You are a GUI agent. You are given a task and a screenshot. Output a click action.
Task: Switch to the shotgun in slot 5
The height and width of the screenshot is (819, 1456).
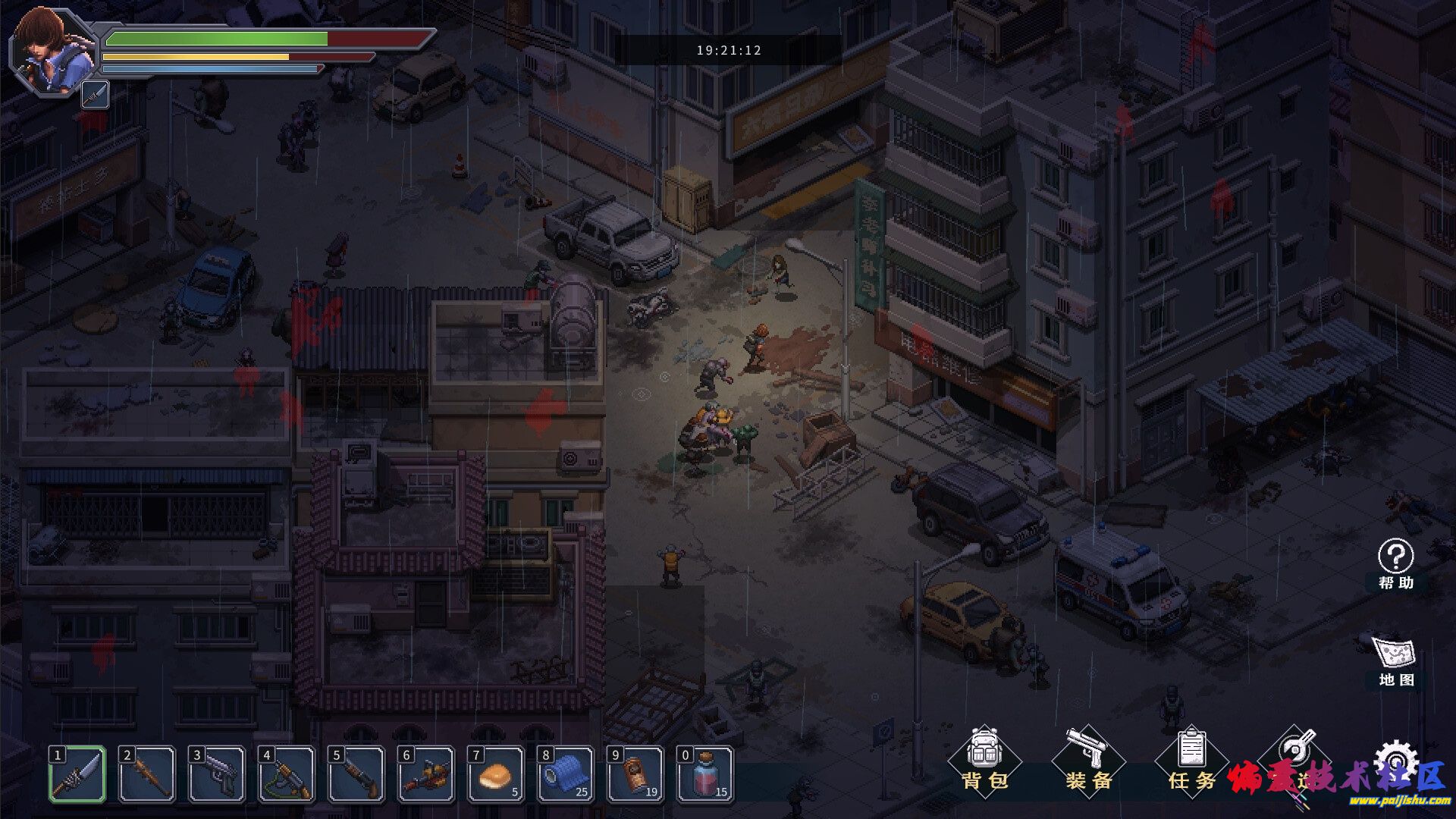357,774
